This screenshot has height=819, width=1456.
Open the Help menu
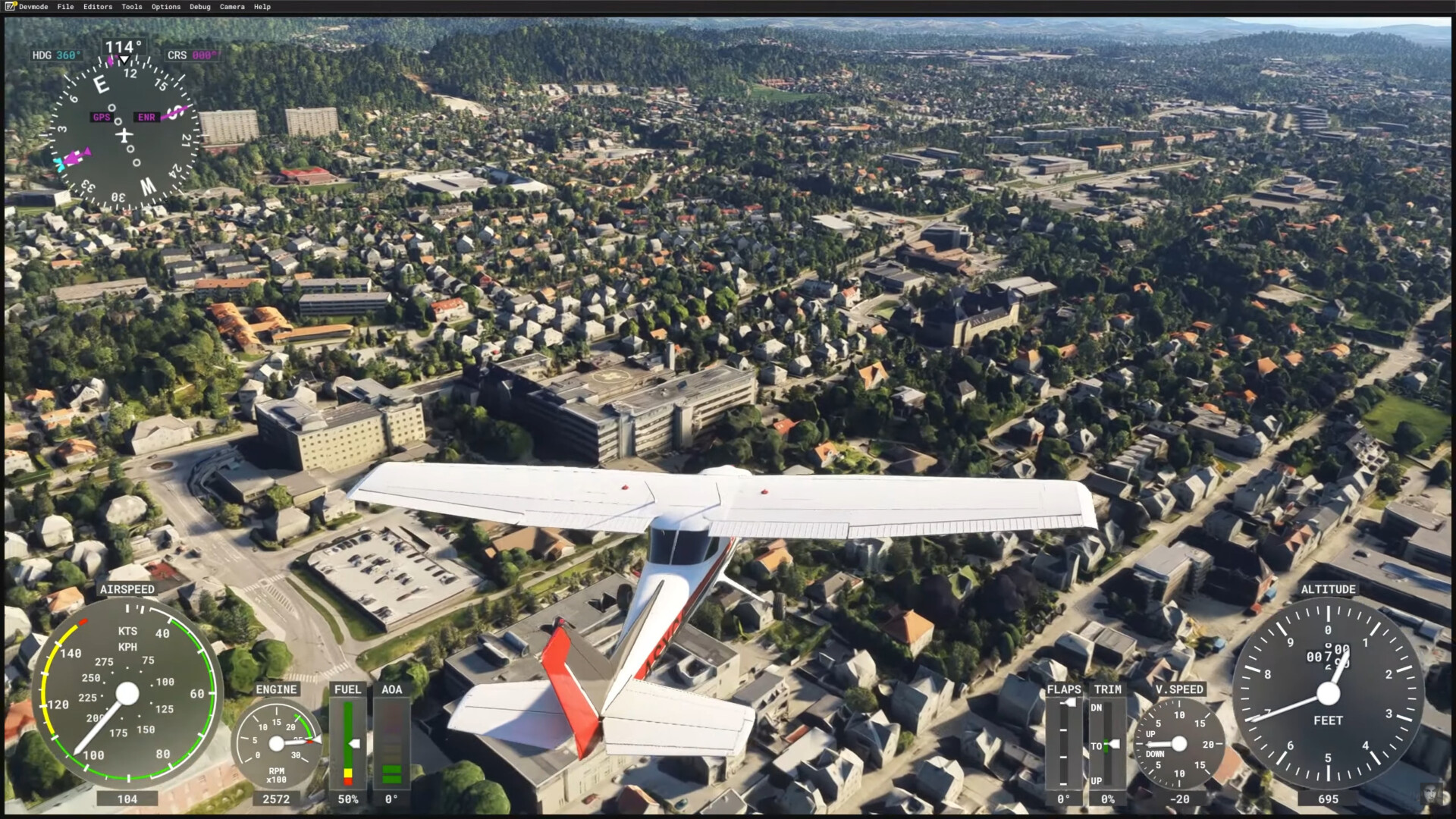coord(262,7)
